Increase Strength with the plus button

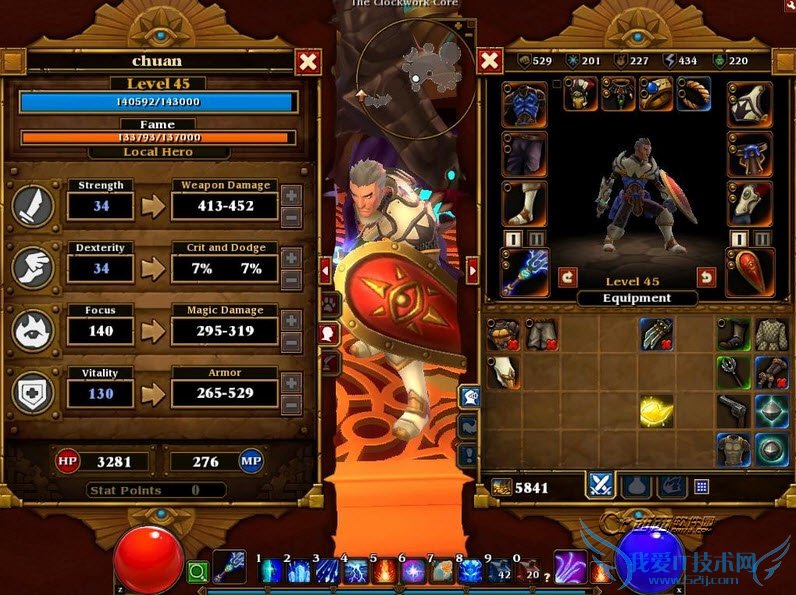291,196
